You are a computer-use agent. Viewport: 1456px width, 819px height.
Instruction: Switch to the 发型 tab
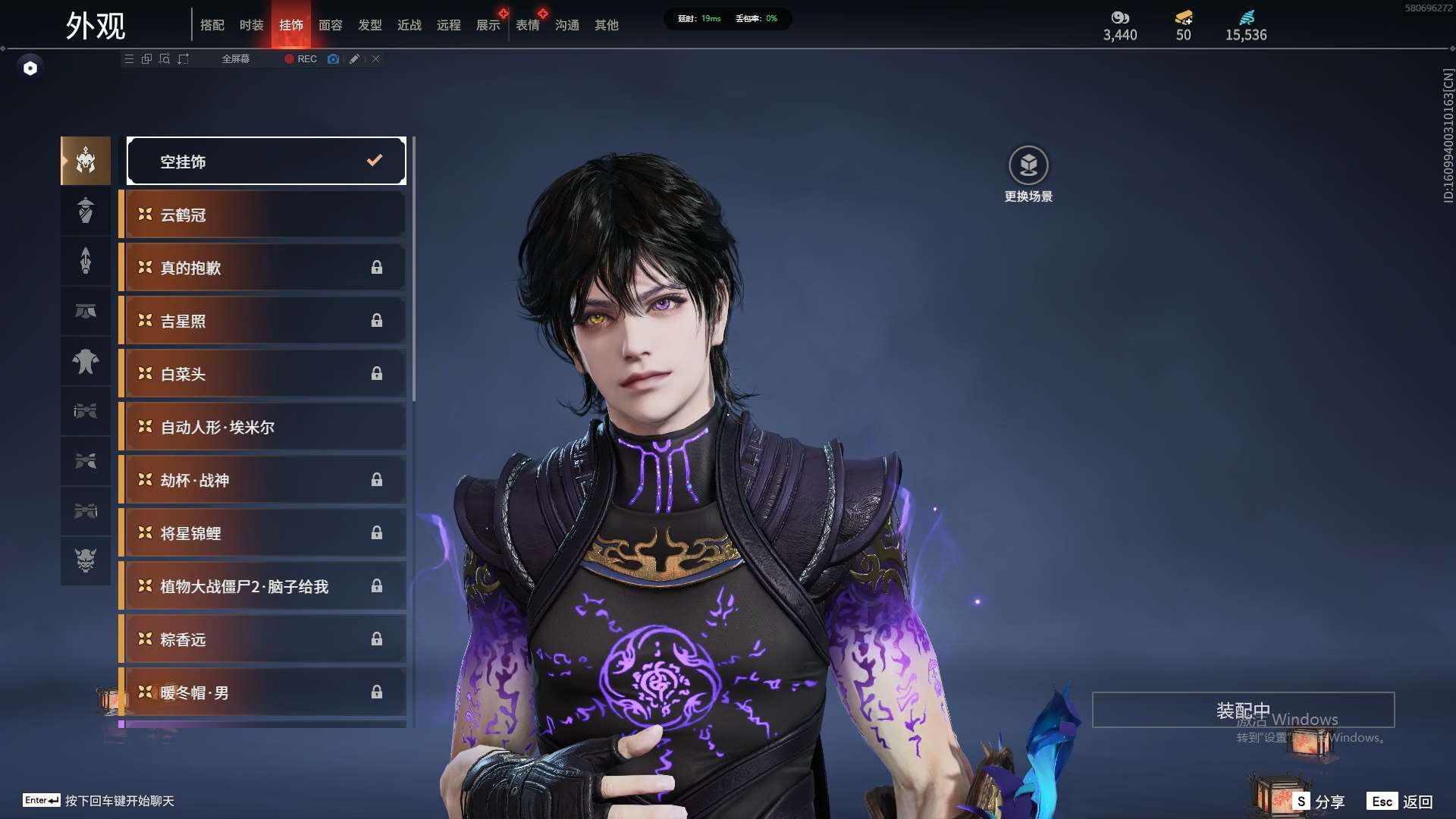369,25
